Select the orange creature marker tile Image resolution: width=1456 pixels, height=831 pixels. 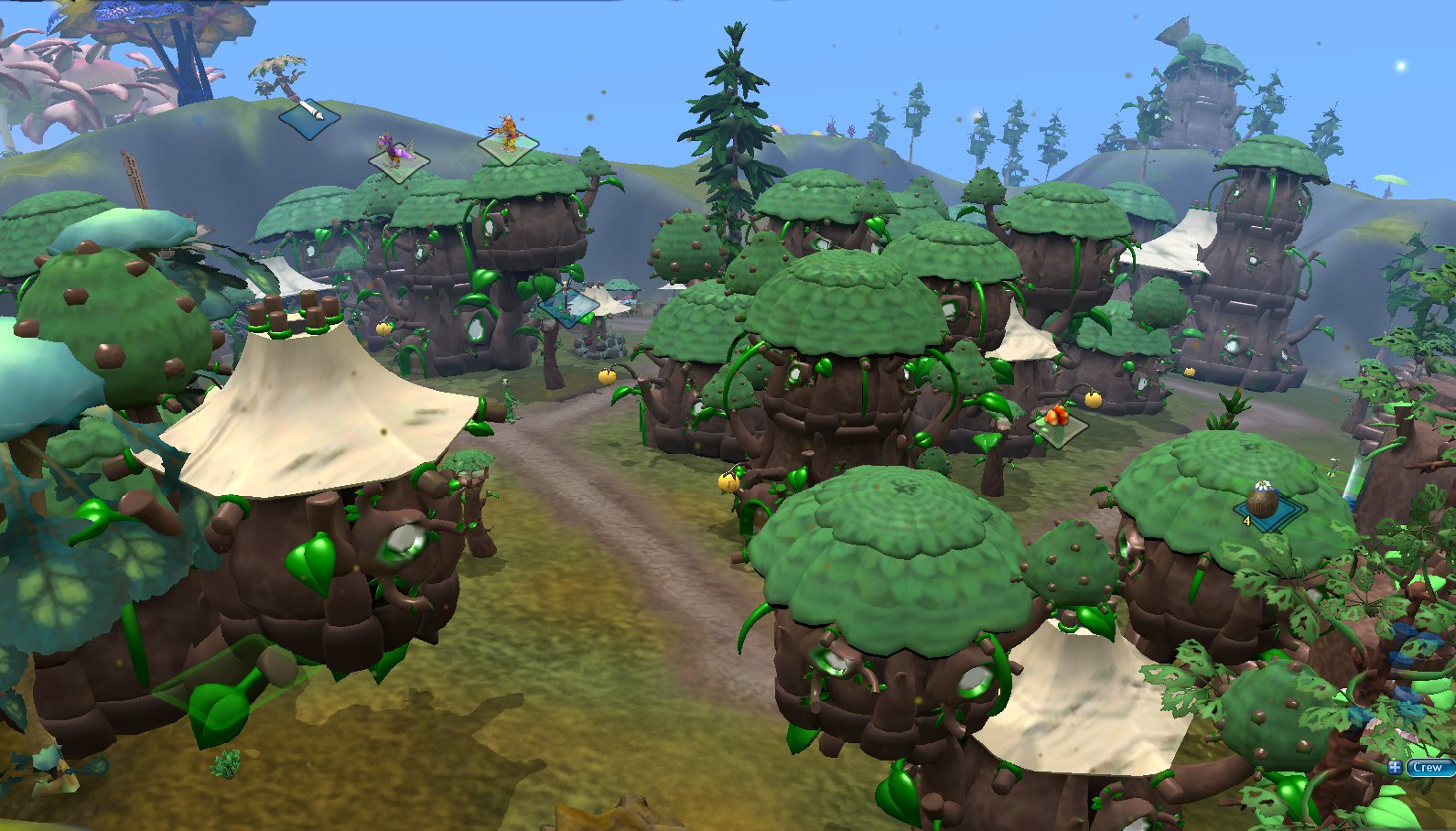[508, 140]
